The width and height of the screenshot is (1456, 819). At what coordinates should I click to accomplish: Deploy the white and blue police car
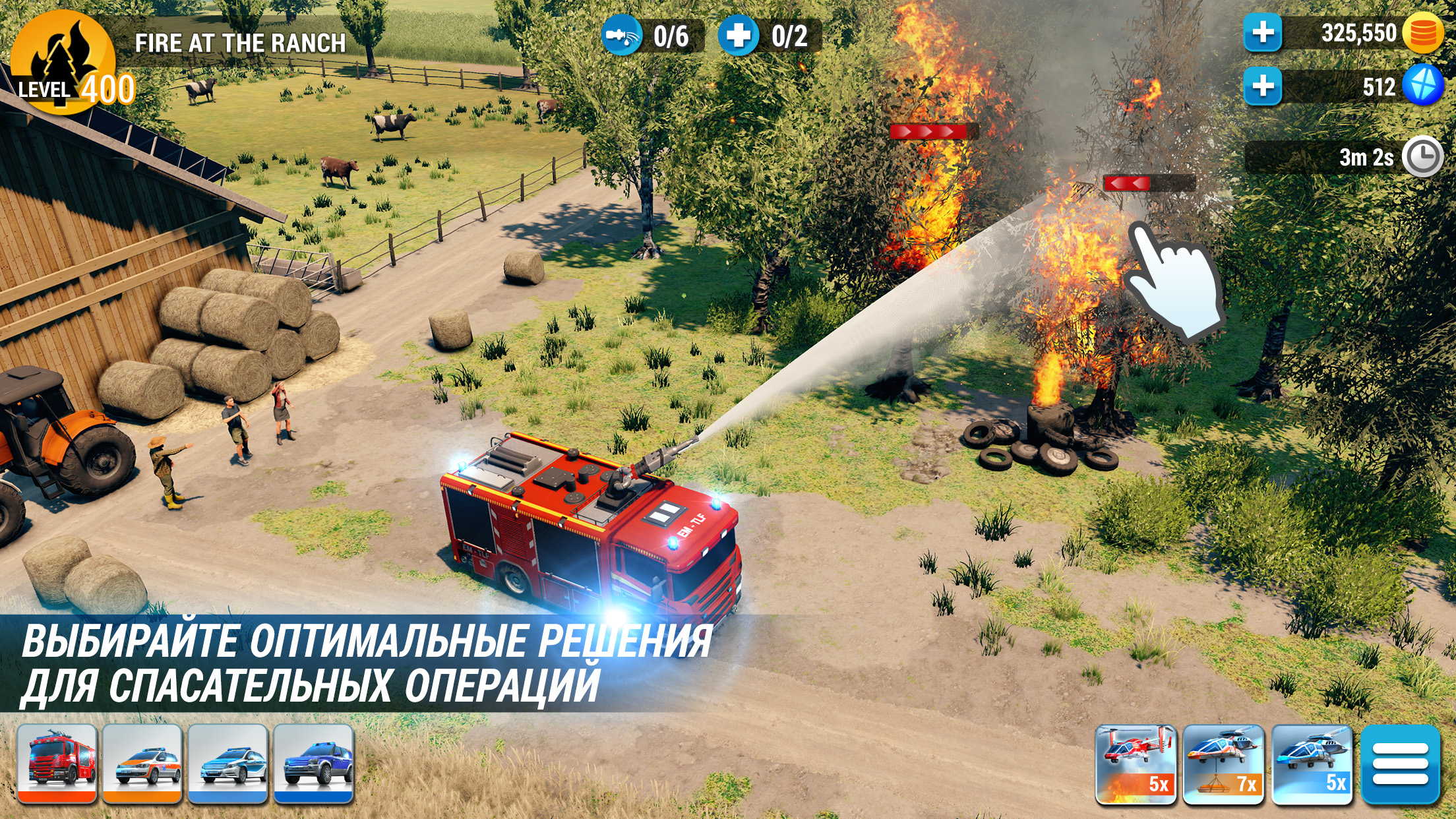coord(228,764)
